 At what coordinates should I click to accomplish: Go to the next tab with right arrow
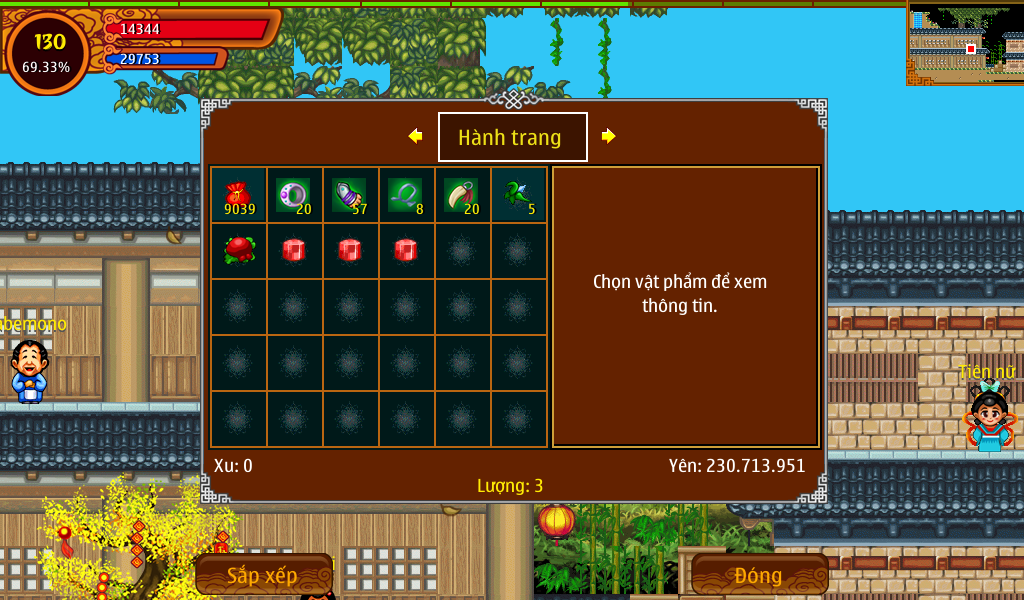tap(608, 136)
